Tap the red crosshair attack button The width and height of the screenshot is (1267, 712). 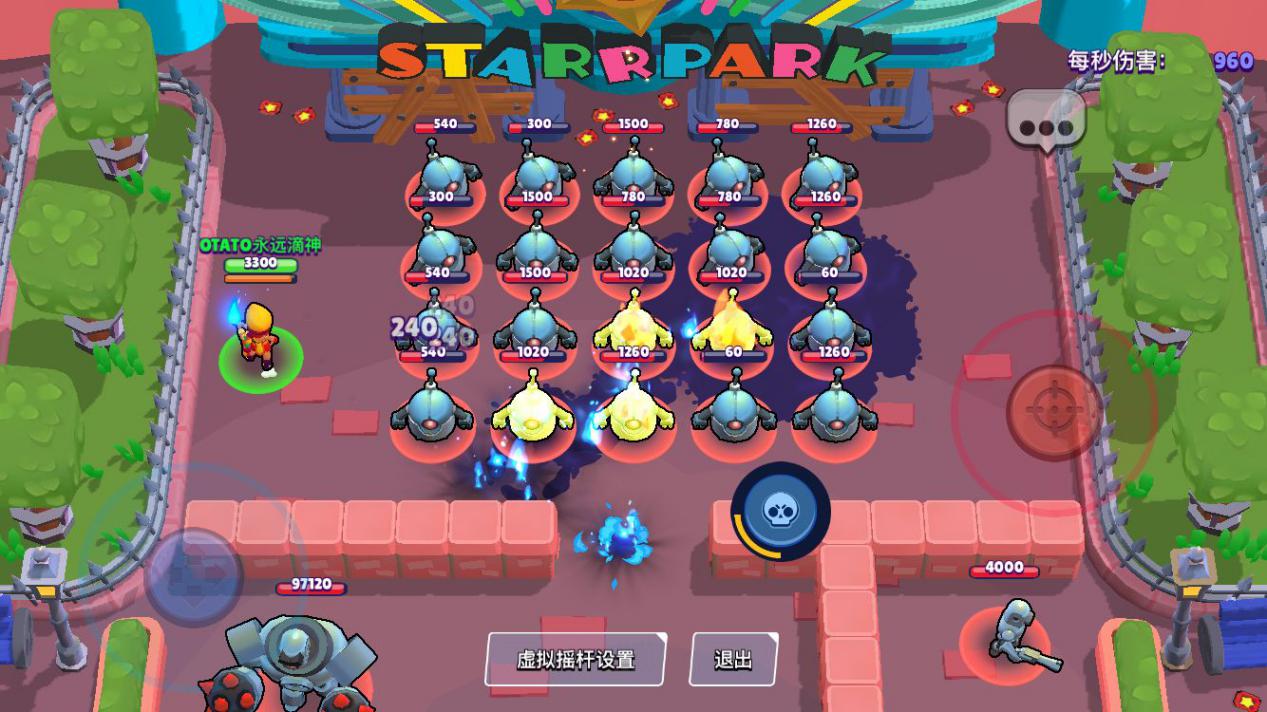tap(1054, 412)
